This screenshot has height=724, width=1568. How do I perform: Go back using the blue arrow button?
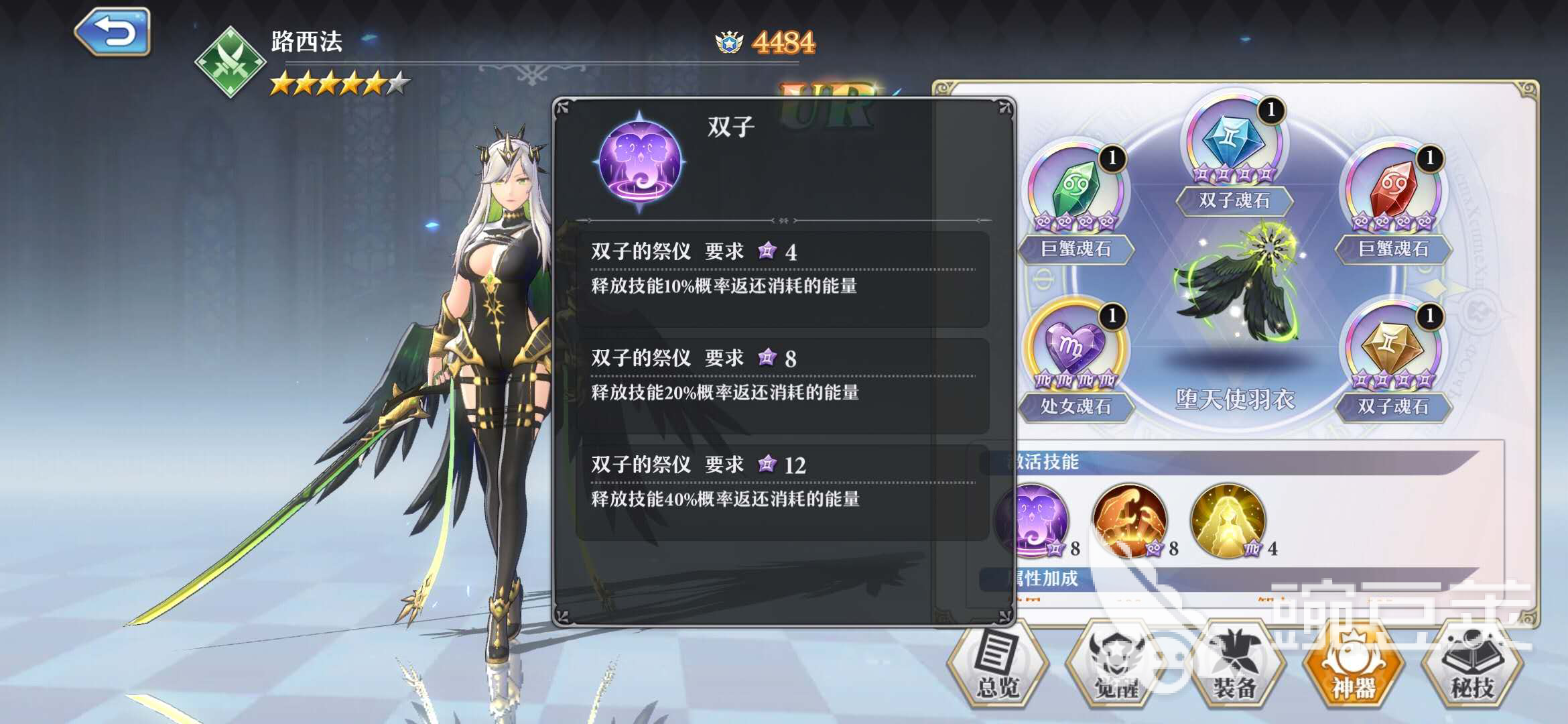[113, 32]
